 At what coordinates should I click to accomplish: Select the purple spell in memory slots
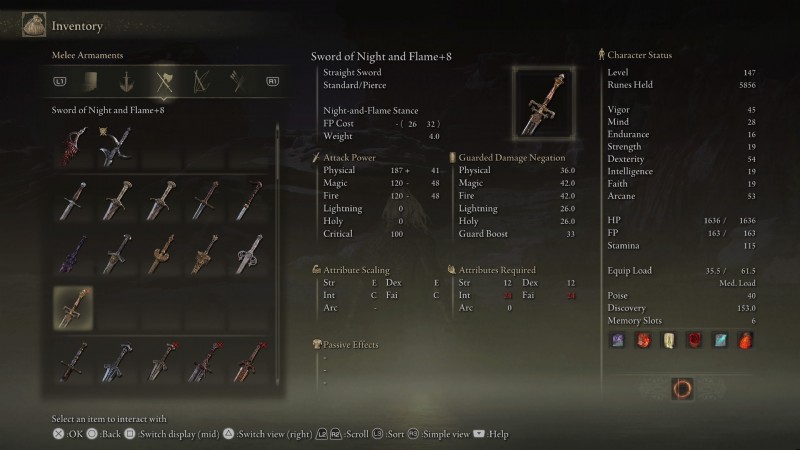pyautogui.click(x=617, y=341)
